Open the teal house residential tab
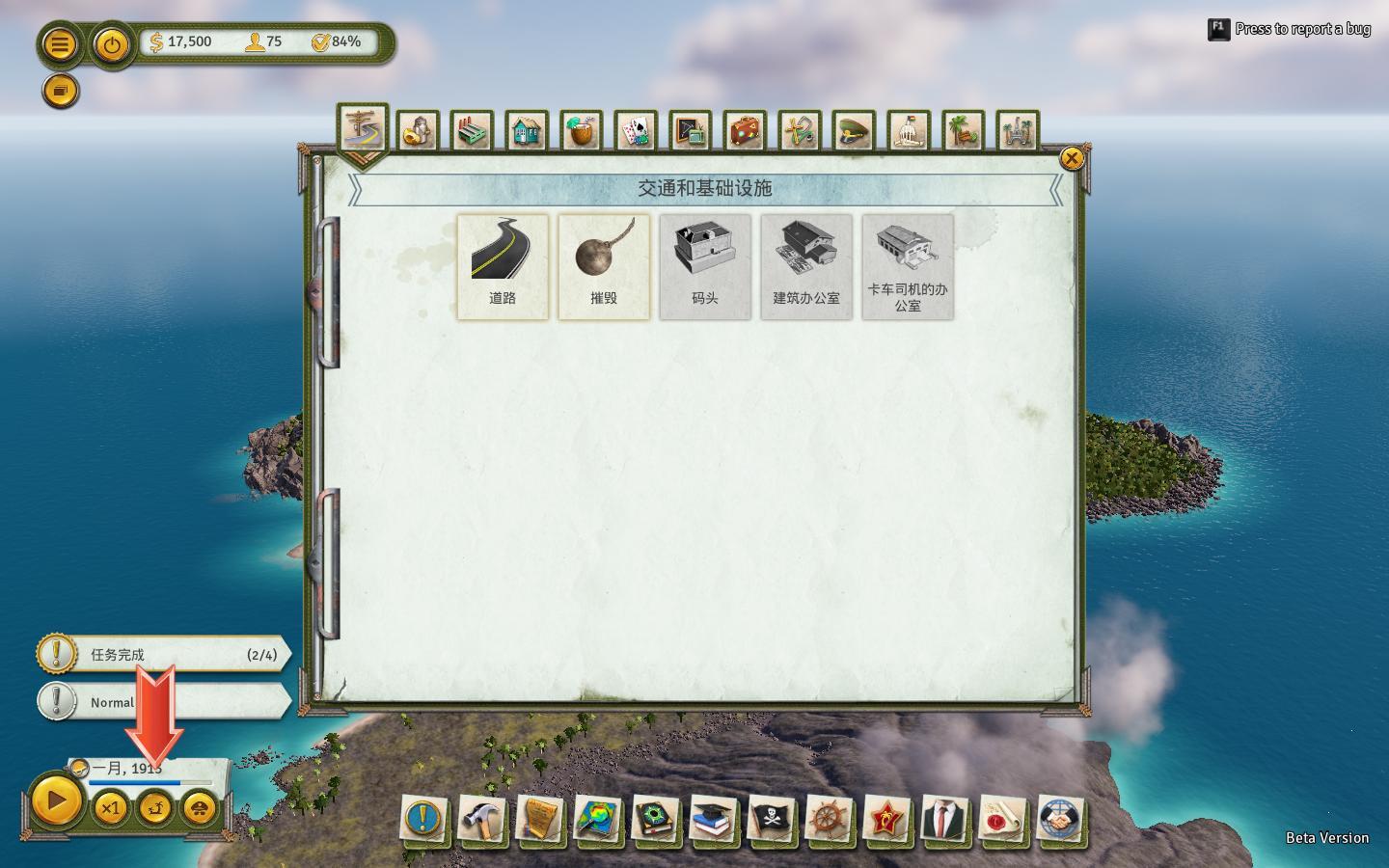The width and height of the screenshot is (1389, 868). click(x=527, y=131)
